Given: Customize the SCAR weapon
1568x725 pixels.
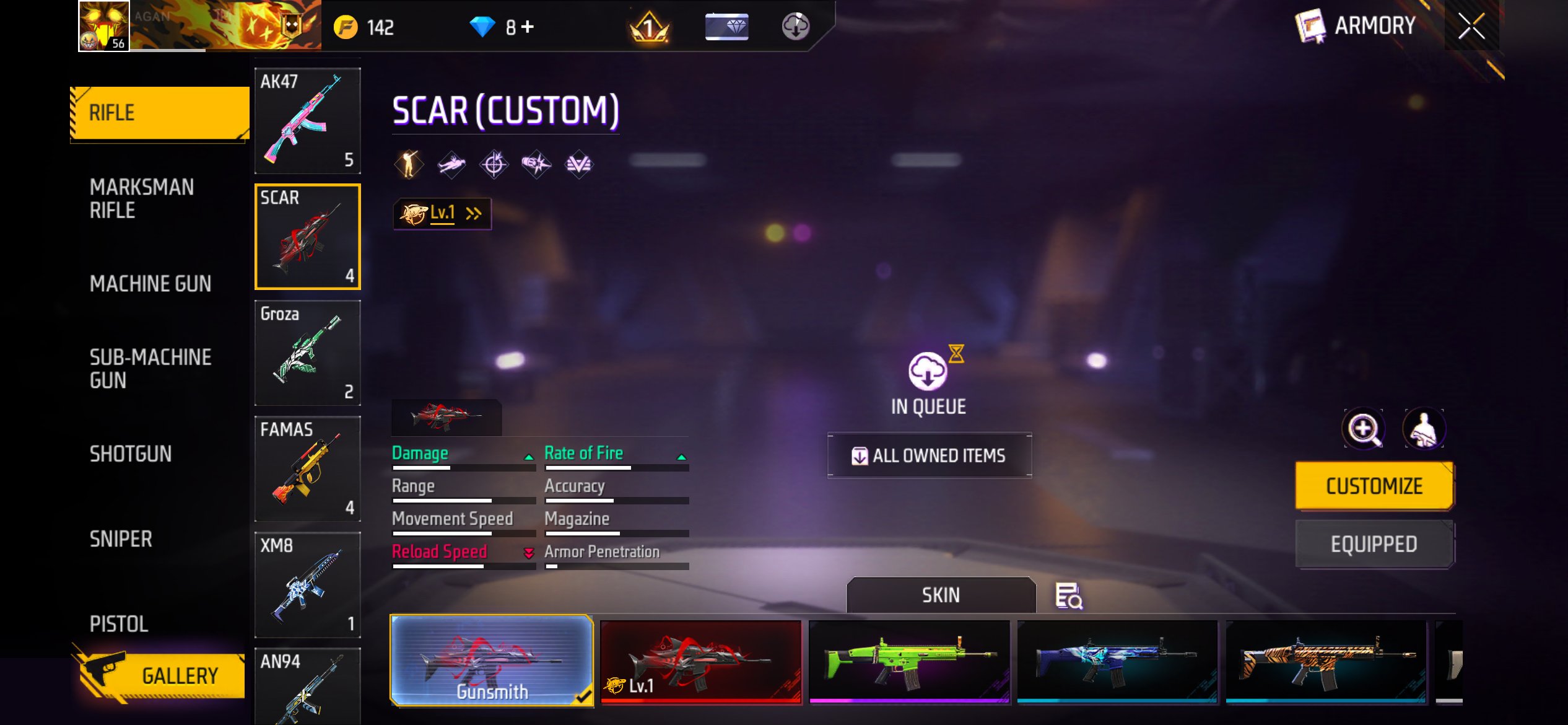Looking at the screenshot, I should pyautogui.click(x=1374, y=486).
